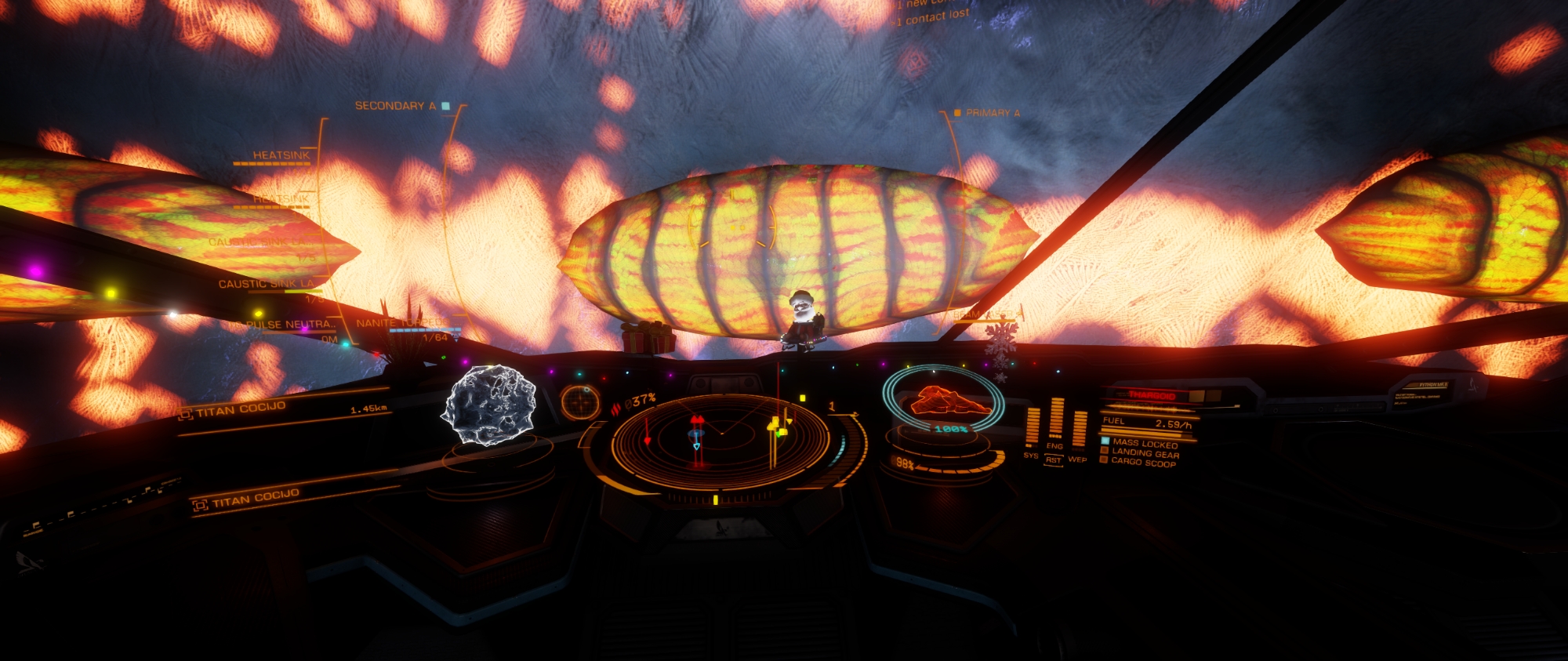The width and height of the screenshot is (1568, 661).
Task: Select the top Heatsink firegroup entry
Action: (281, 155)
